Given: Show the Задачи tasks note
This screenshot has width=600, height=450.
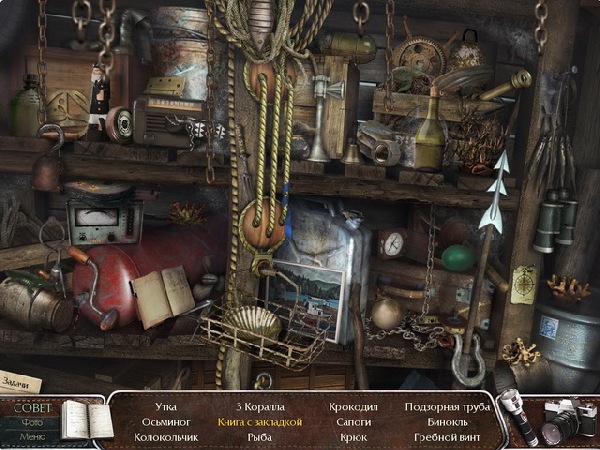Looking at the screenshot, I should pyautogui.click(x=21, y=382).
